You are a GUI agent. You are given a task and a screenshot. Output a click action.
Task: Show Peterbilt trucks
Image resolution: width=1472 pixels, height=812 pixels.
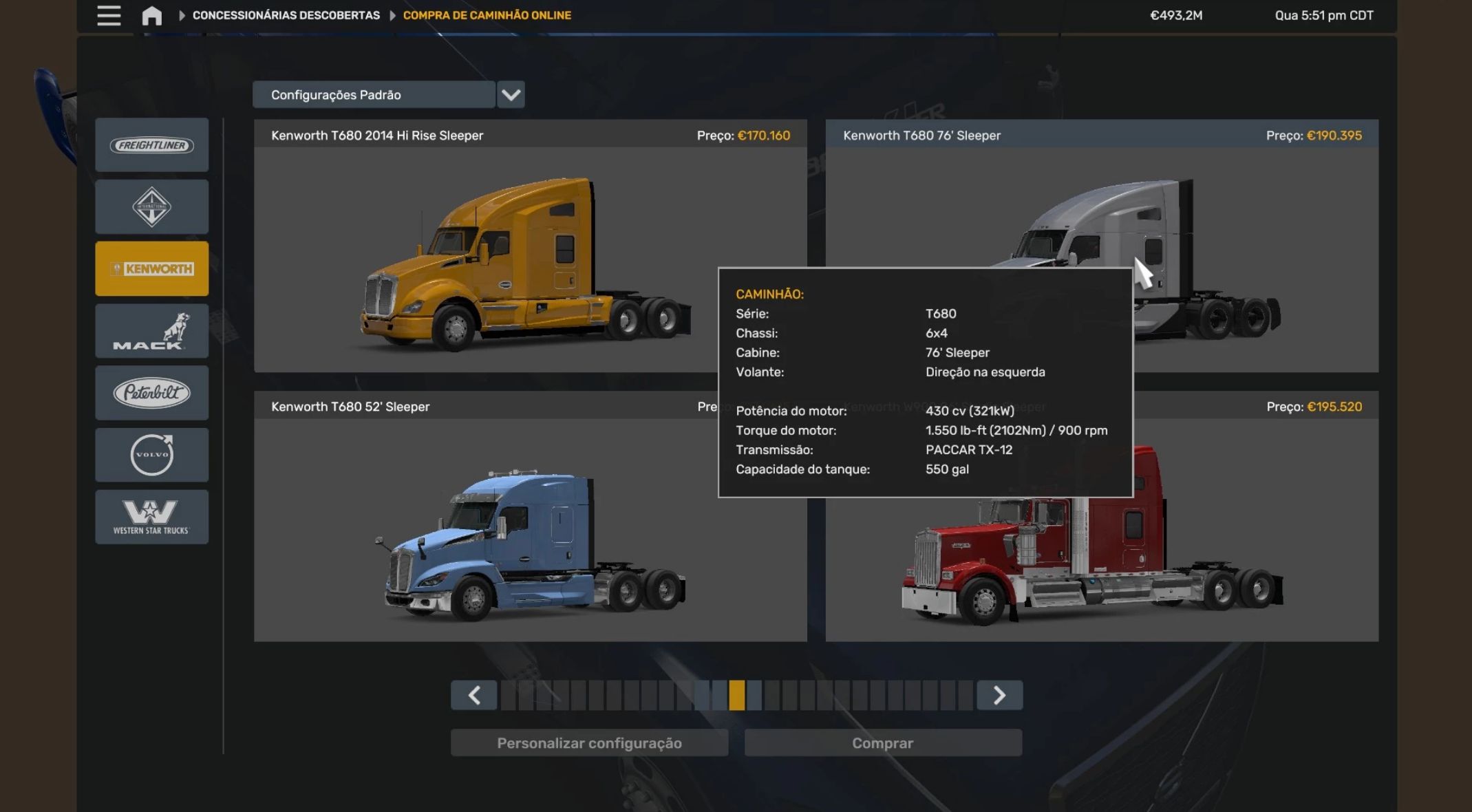(x=151, y=393)
